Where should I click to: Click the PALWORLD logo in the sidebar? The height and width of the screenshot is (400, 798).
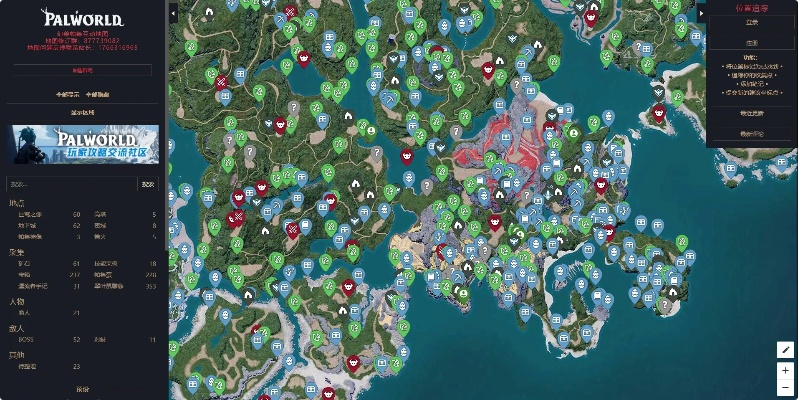point(82,17)
